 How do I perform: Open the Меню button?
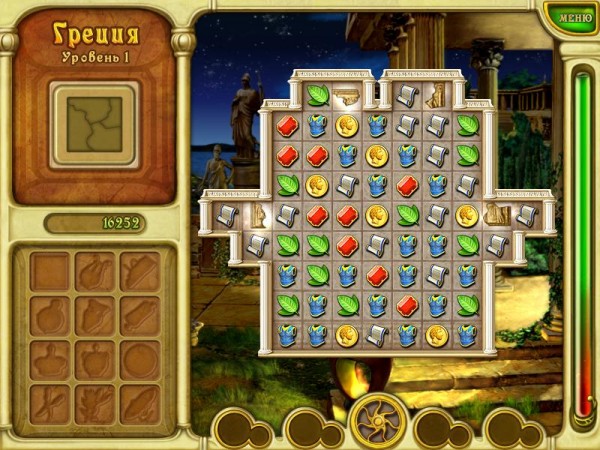[x=575, y=16]
